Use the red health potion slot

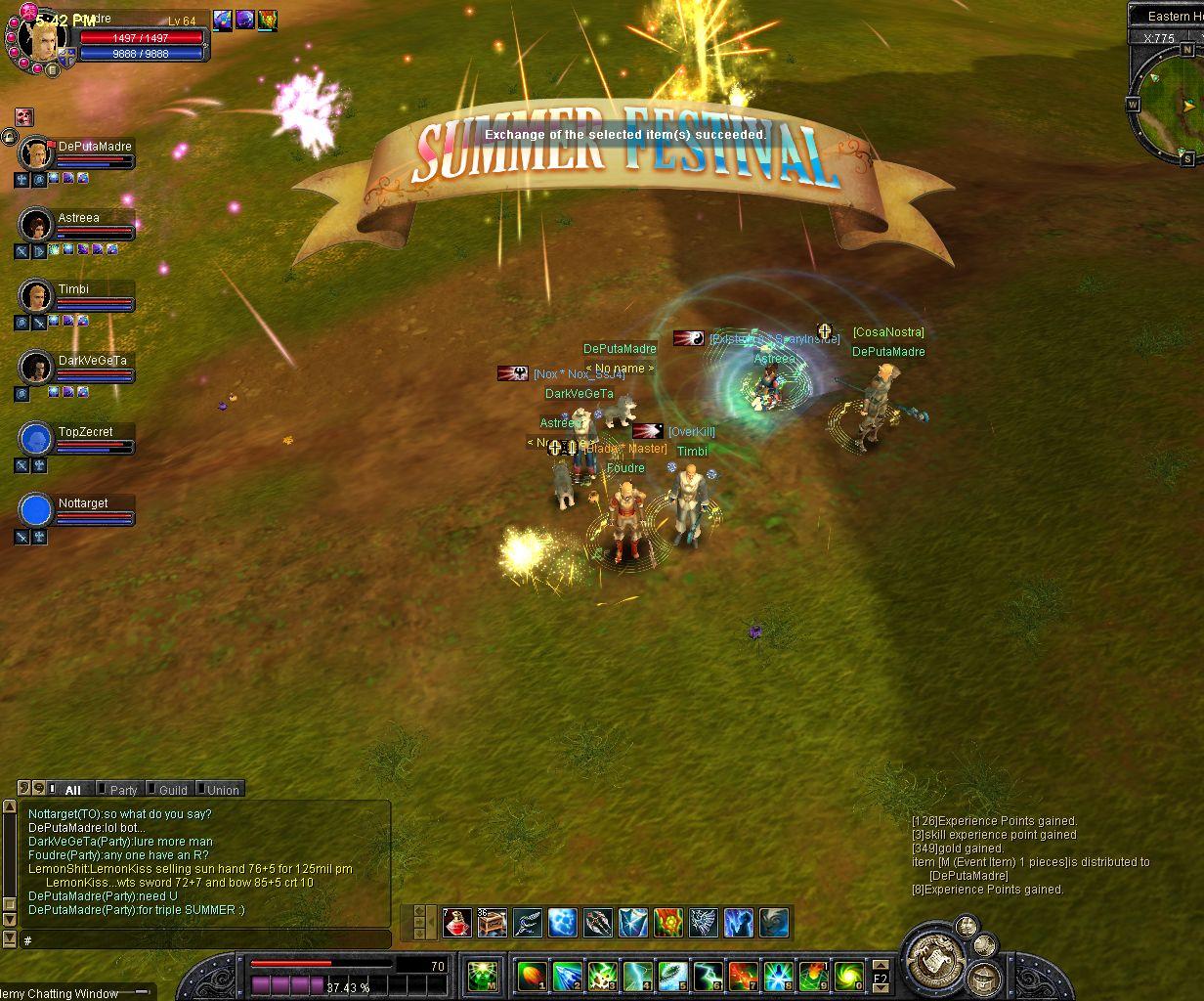[456, 922]
